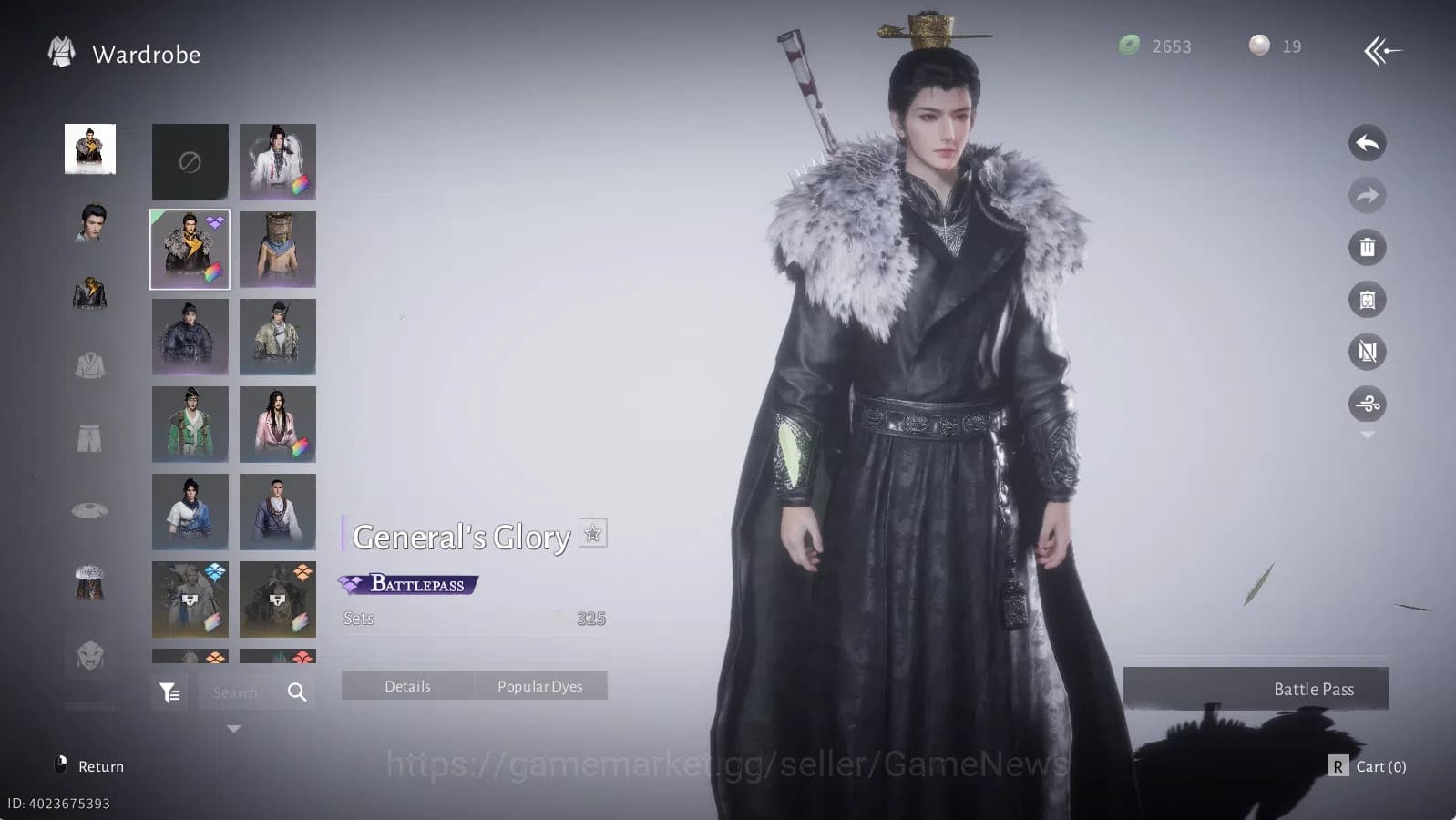Image resolution: width=1456 pixels, height=820 pixels.
Task: Select the empty no-outfit slot
Action: point(190,161)
